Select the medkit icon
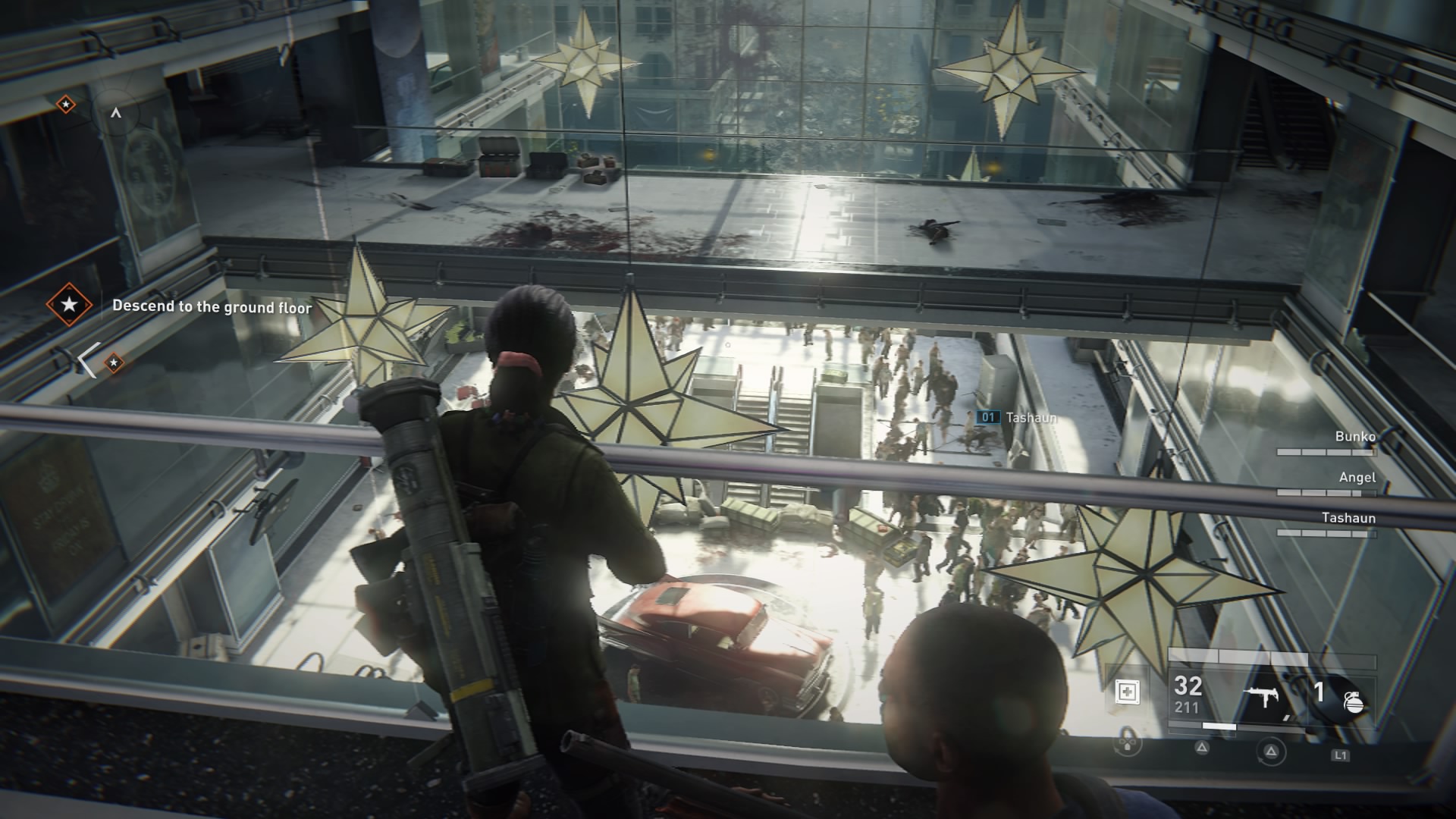 (x=1127, y=692)
